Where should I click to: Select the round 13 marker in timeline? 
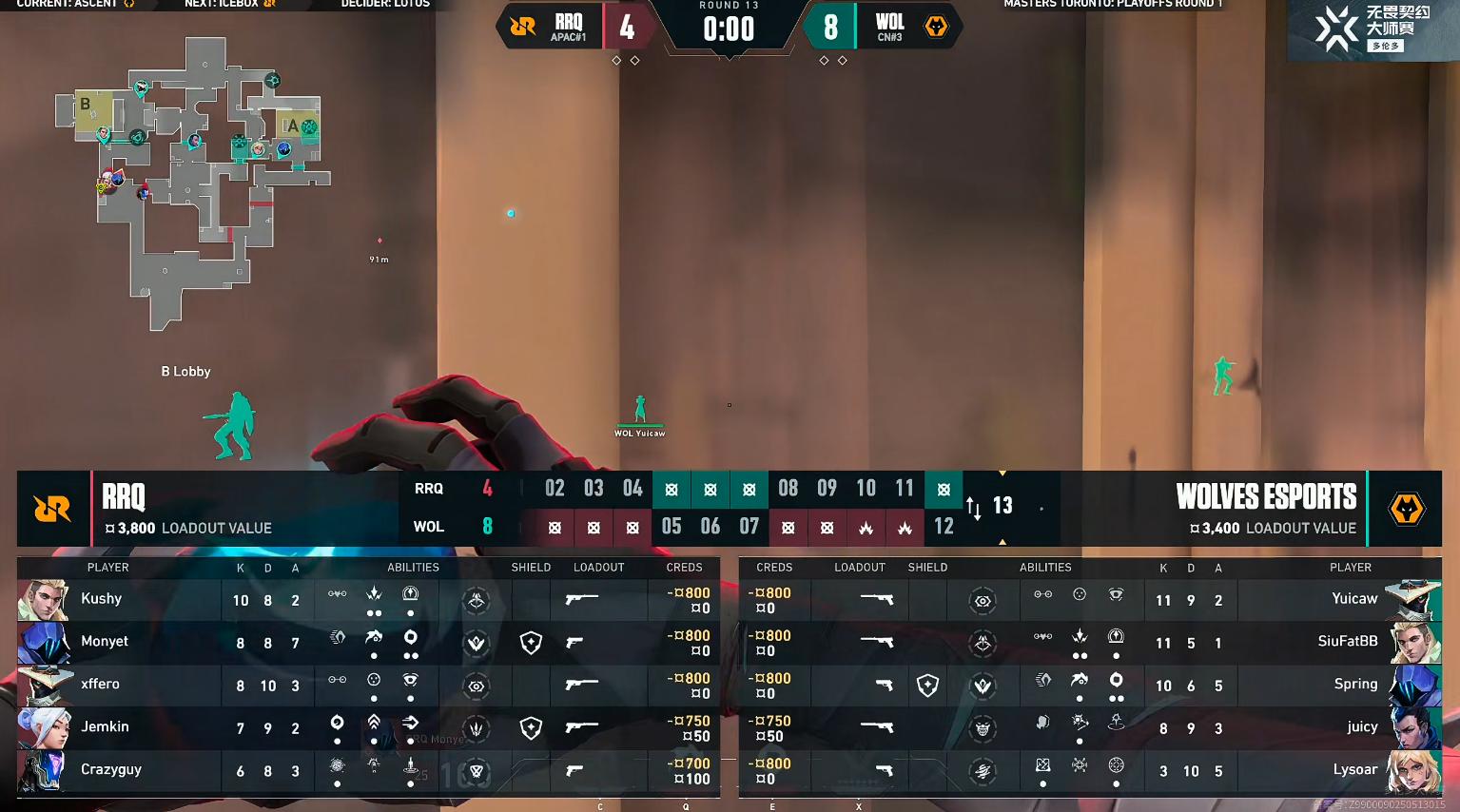click(1003, 506)
